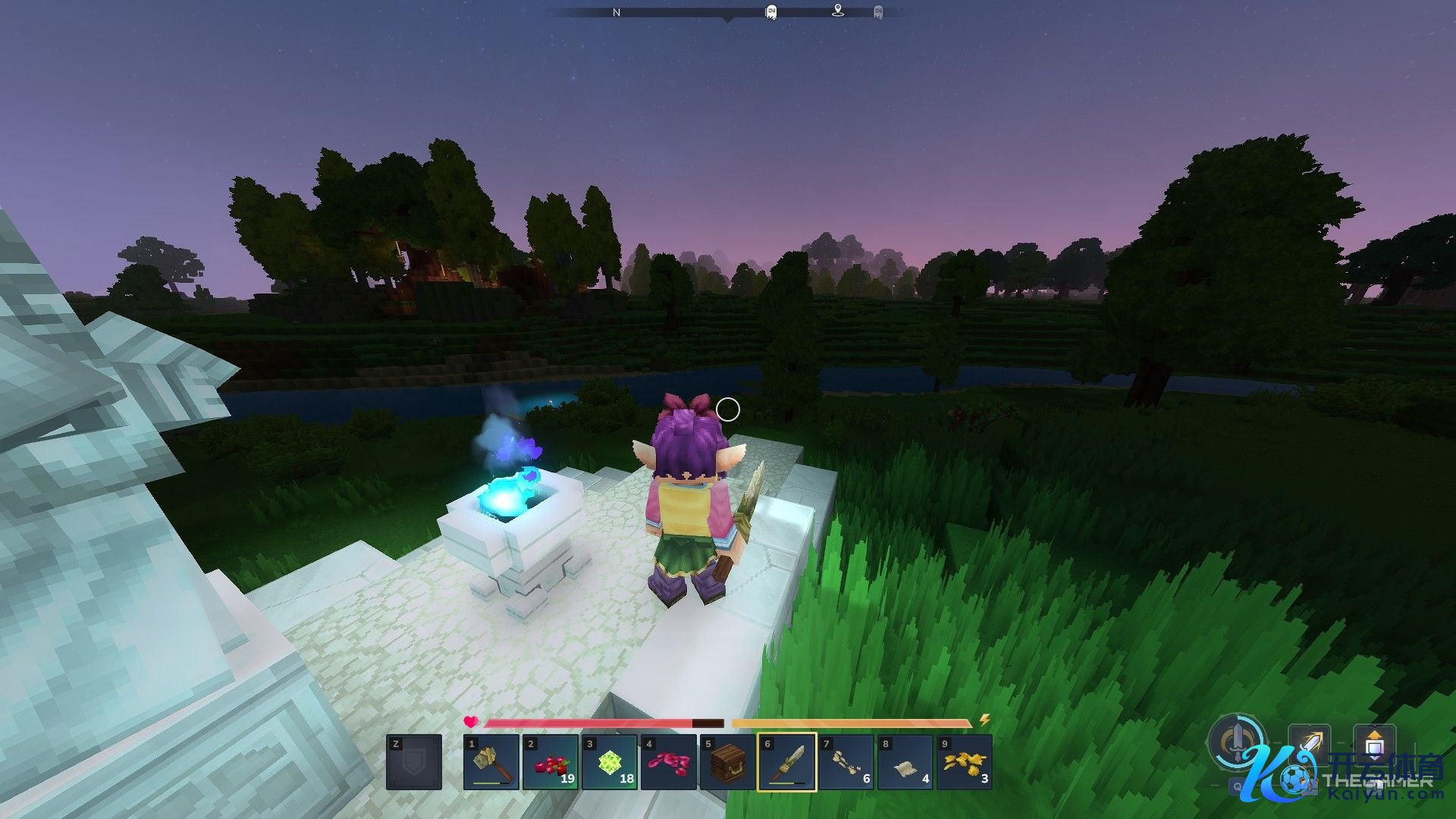Click the empty shield utility slot
The height and width of the screenshot is (819, 1456).
[x=414, y=762]
